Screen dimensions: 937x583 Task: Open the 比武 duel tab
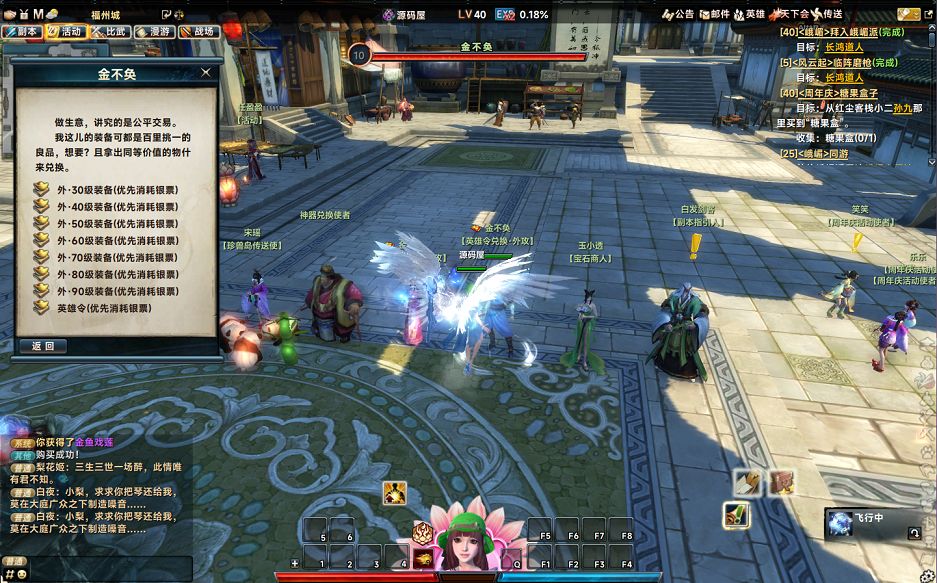(x=110, y=31)
